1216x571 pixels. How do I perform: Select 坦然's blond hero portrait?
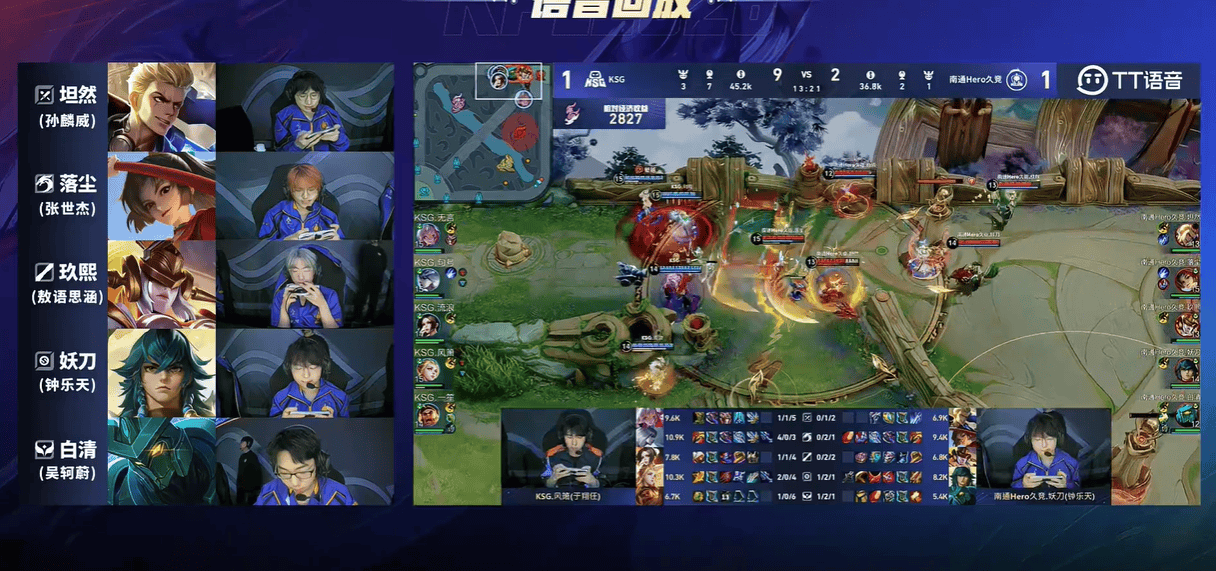click(x=162, y=107)
